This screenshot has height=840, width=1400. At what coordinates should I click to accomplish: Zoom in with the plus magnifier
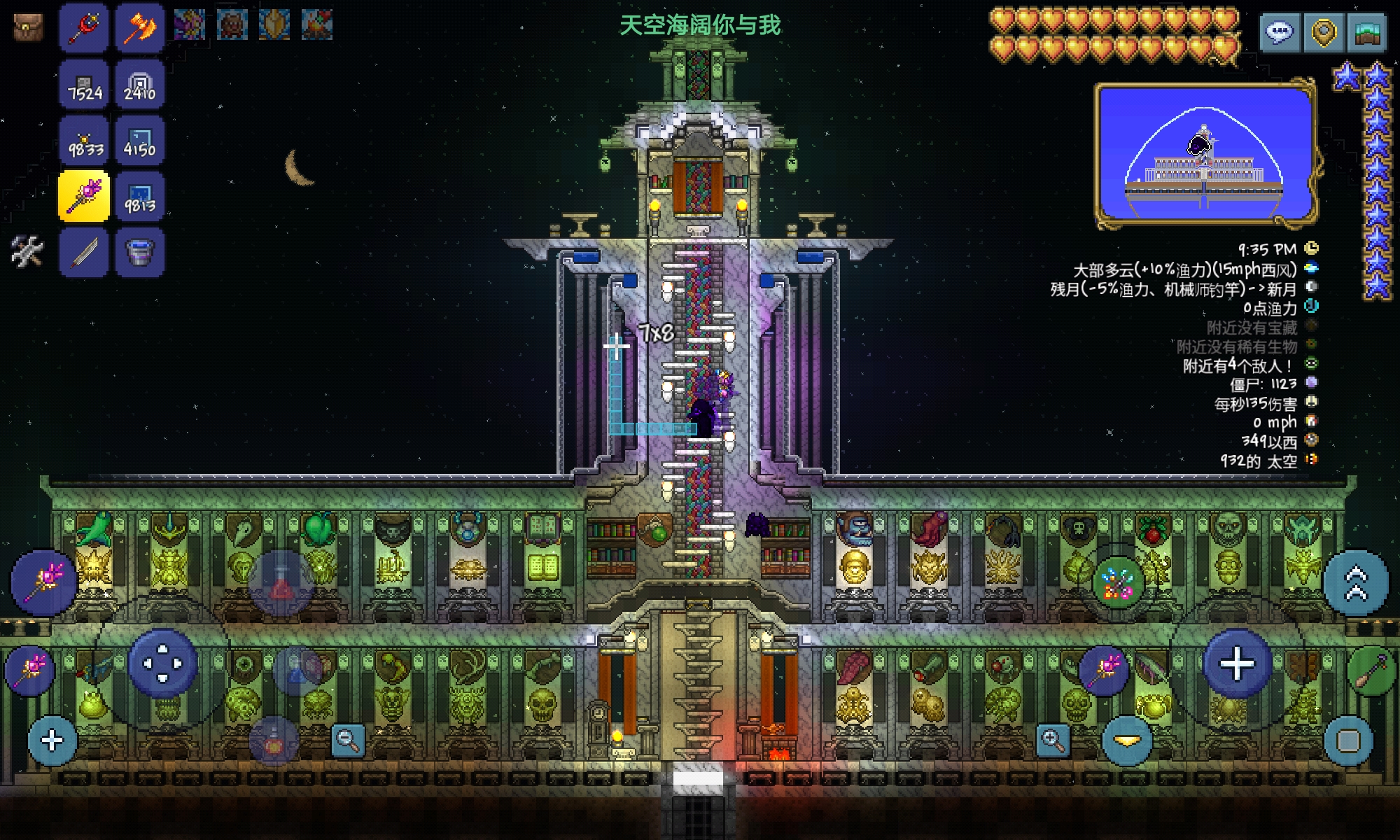pos(1052,739)
